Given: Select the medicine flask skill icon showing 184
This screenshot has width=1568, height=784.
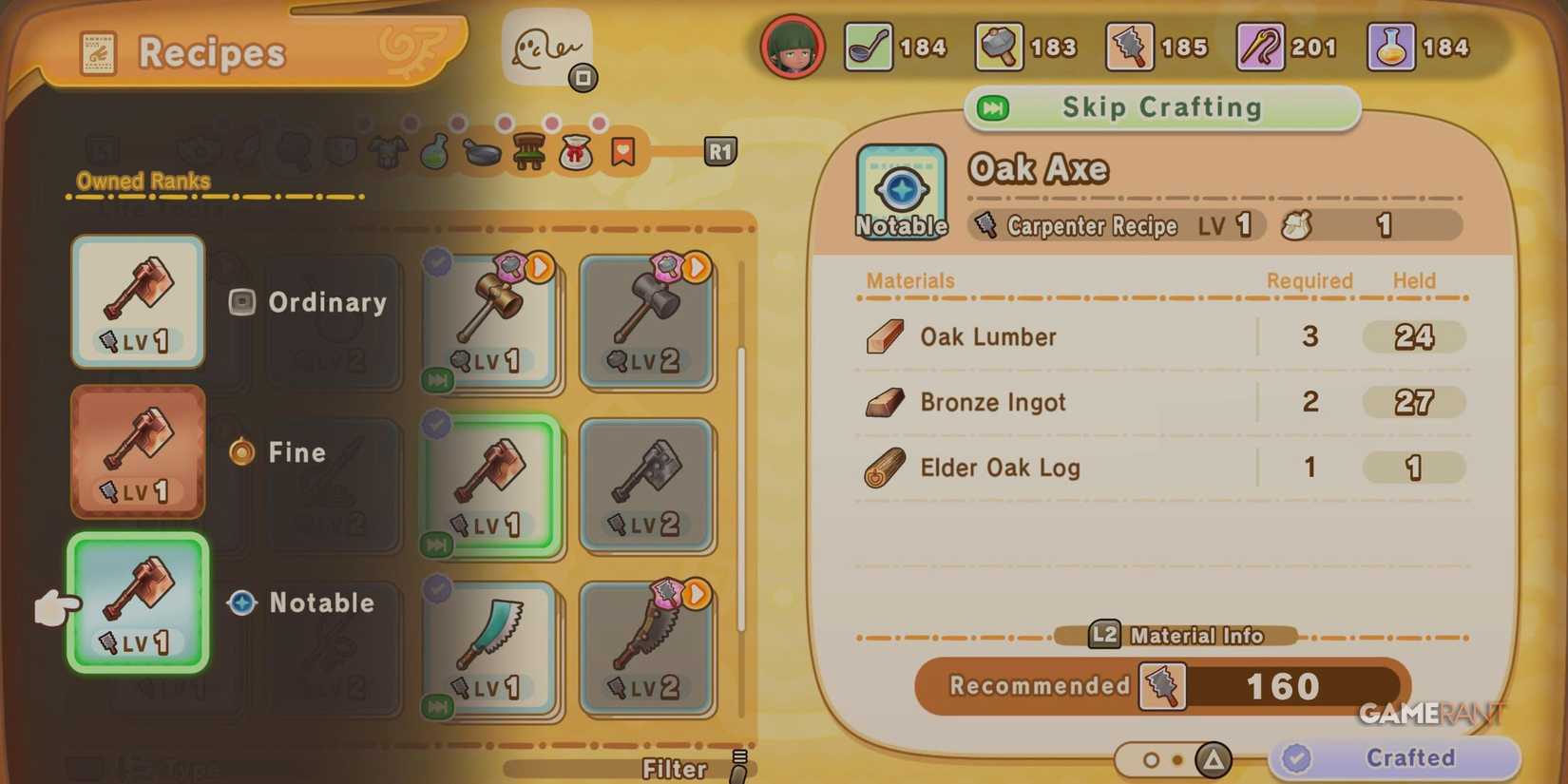Looking at the screenshot, I should click(x=1389, y=46).
